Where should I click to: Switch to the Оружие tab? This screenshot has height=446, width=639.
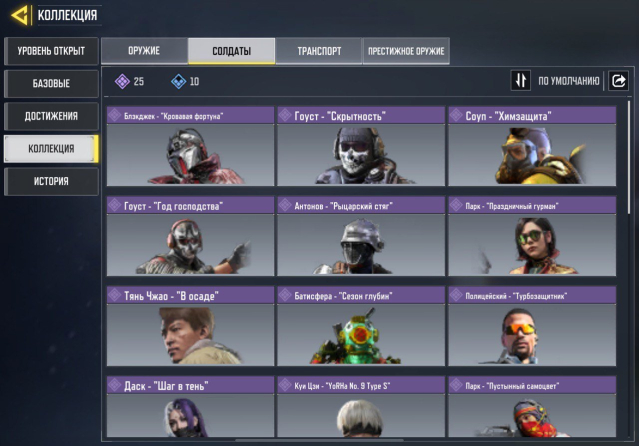143,51
